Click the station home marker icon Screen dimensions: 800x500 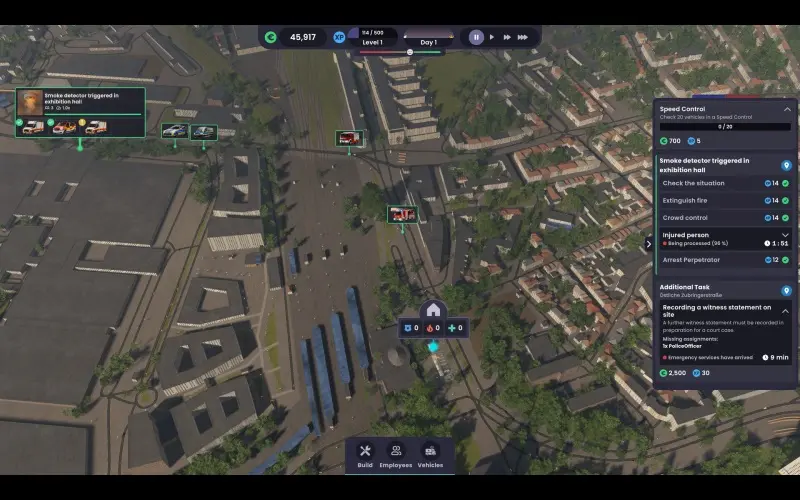click(x=433, y=309)
